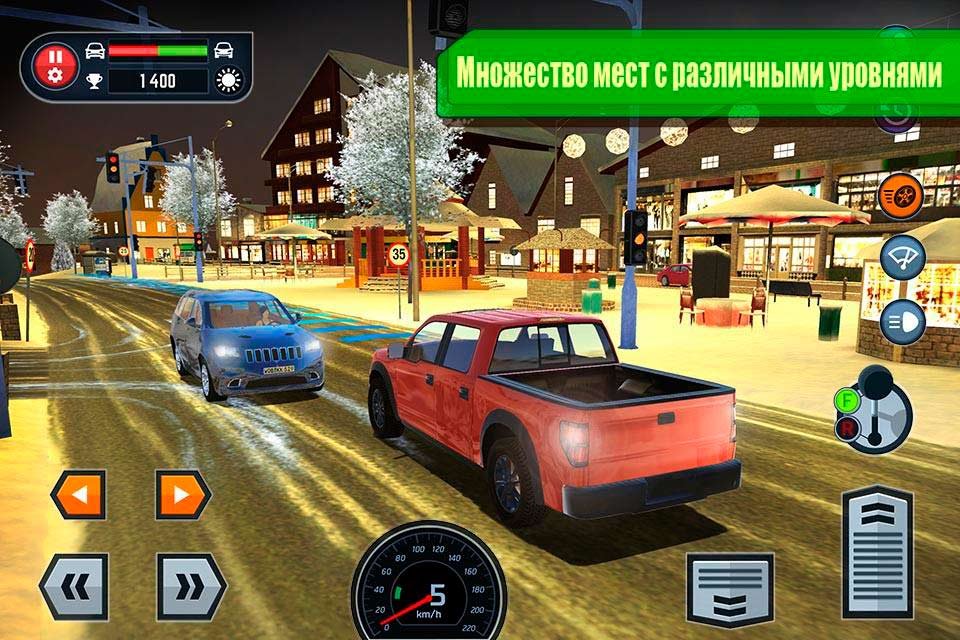This screenshot has height=640, width=960.
Task: Toggle the sun day/night icon
Action: (230, 81)
